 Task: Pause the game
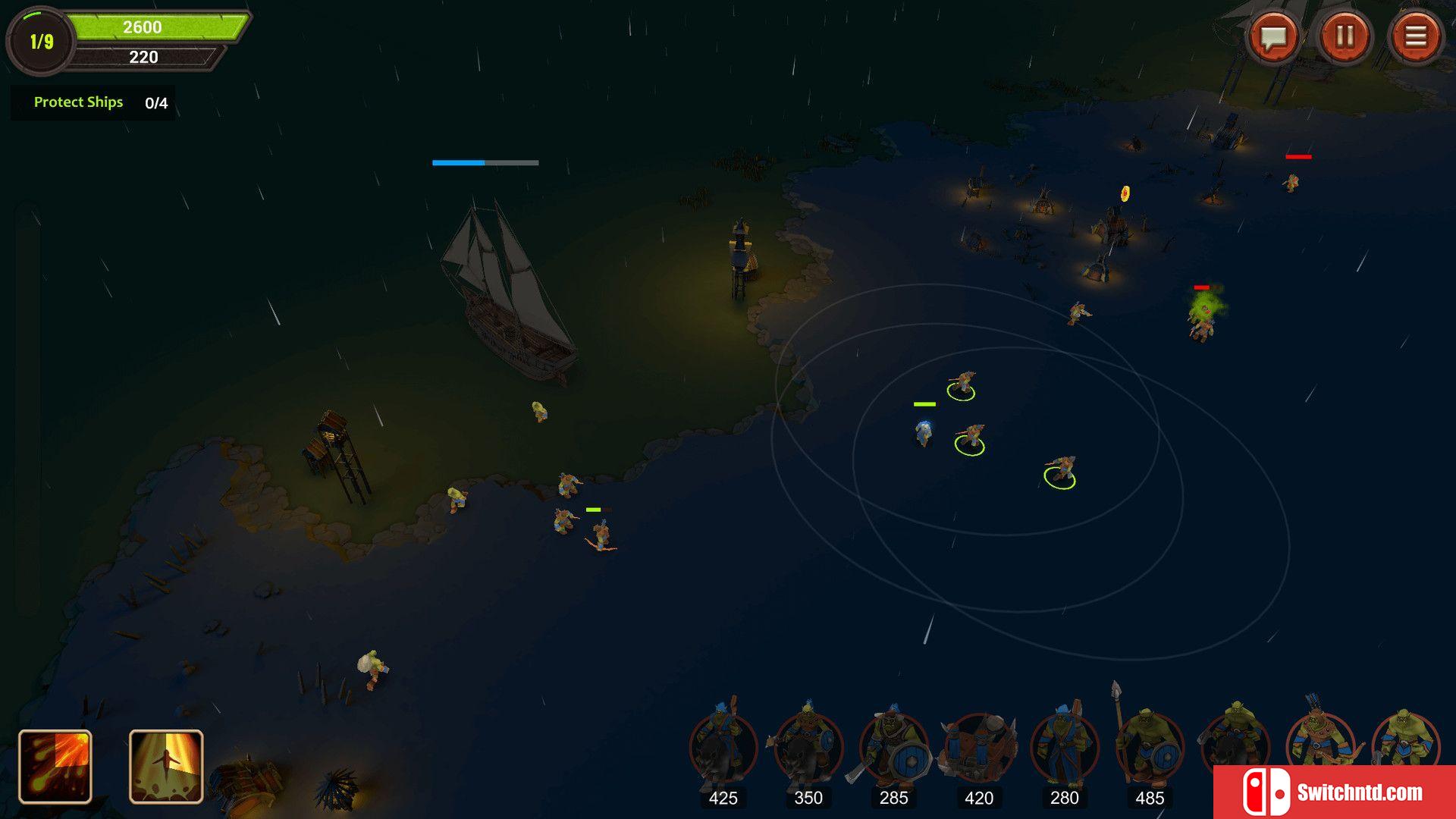1345,36
